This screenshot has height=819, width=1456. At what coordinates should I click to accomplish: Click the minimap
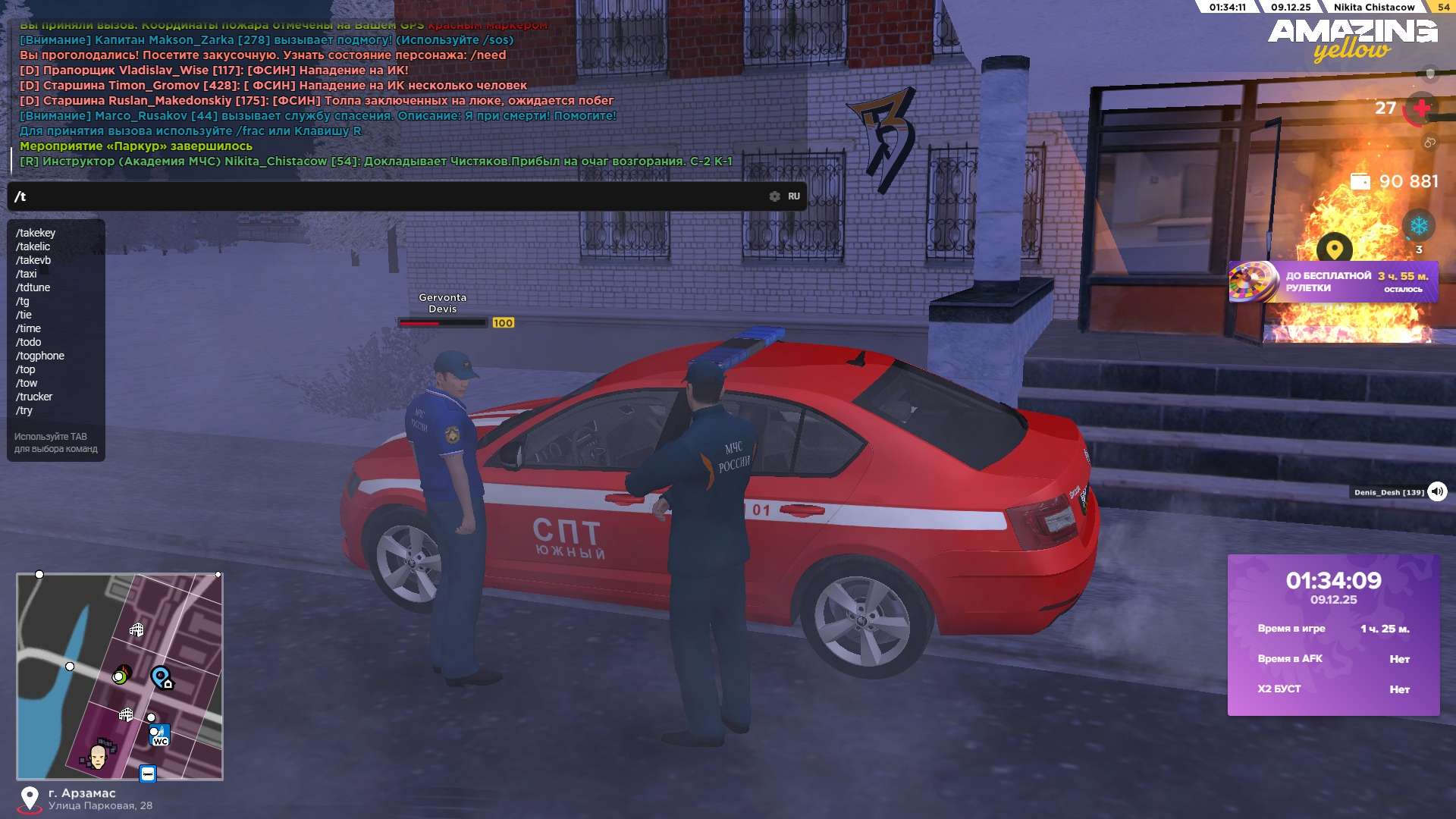(x=120, y=676)
